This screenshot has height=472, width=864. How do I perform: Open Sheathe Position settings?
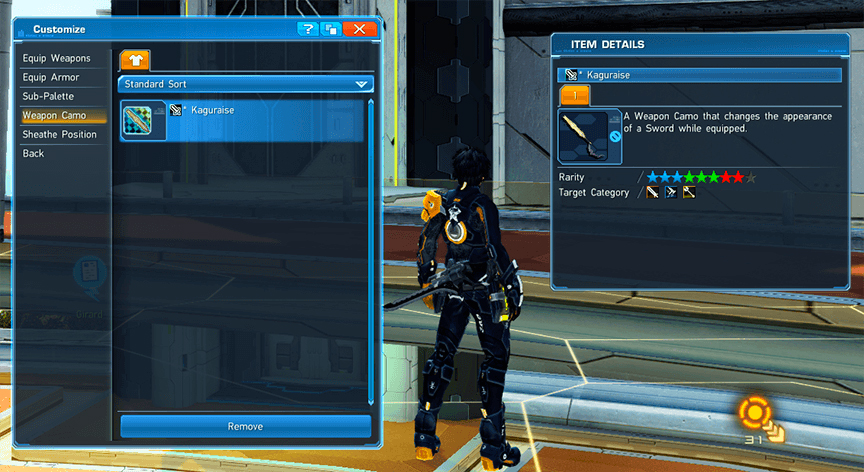coord(60,134)
